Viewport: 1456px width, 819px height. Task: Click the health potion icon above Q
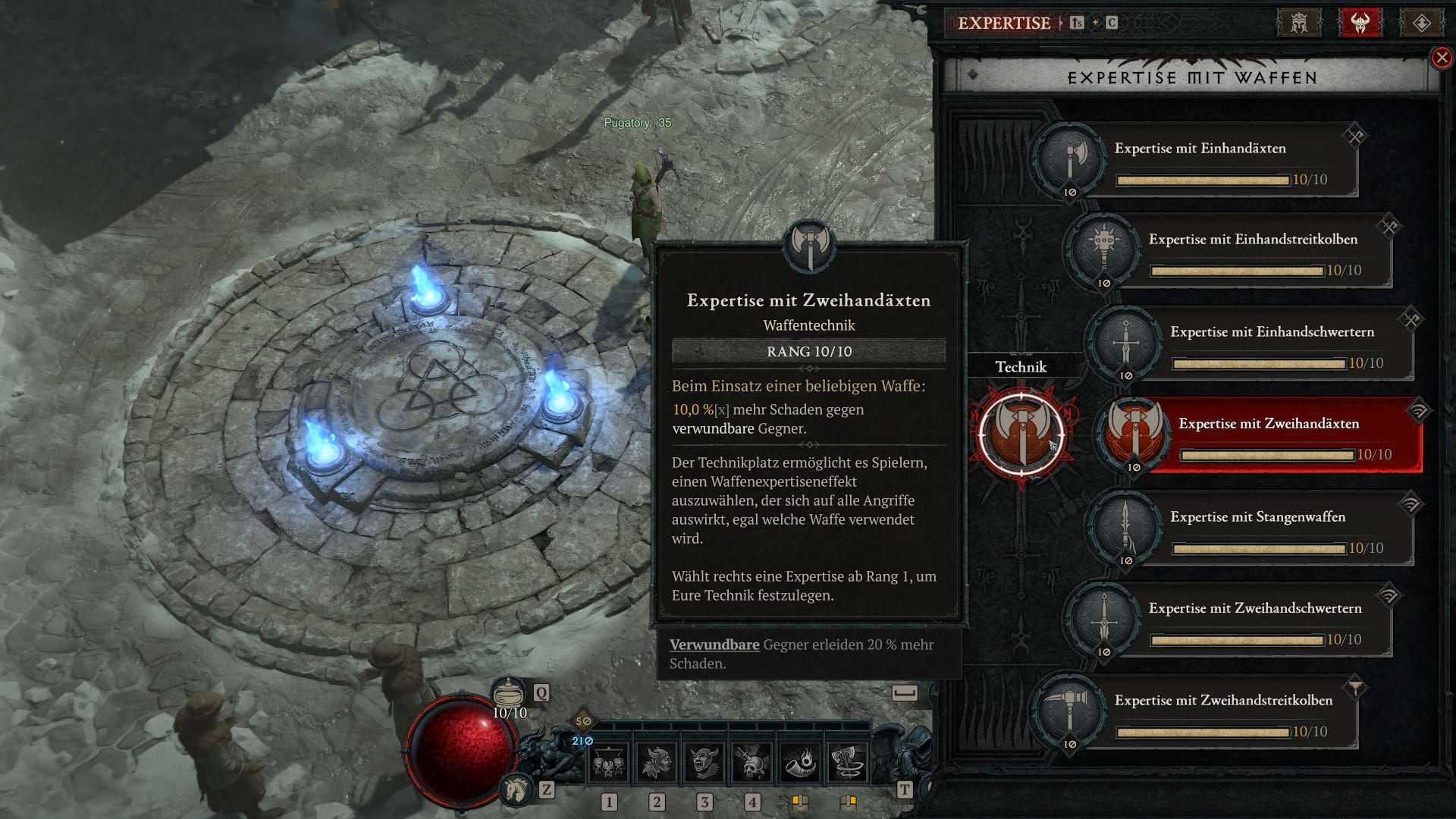point(510,692)
